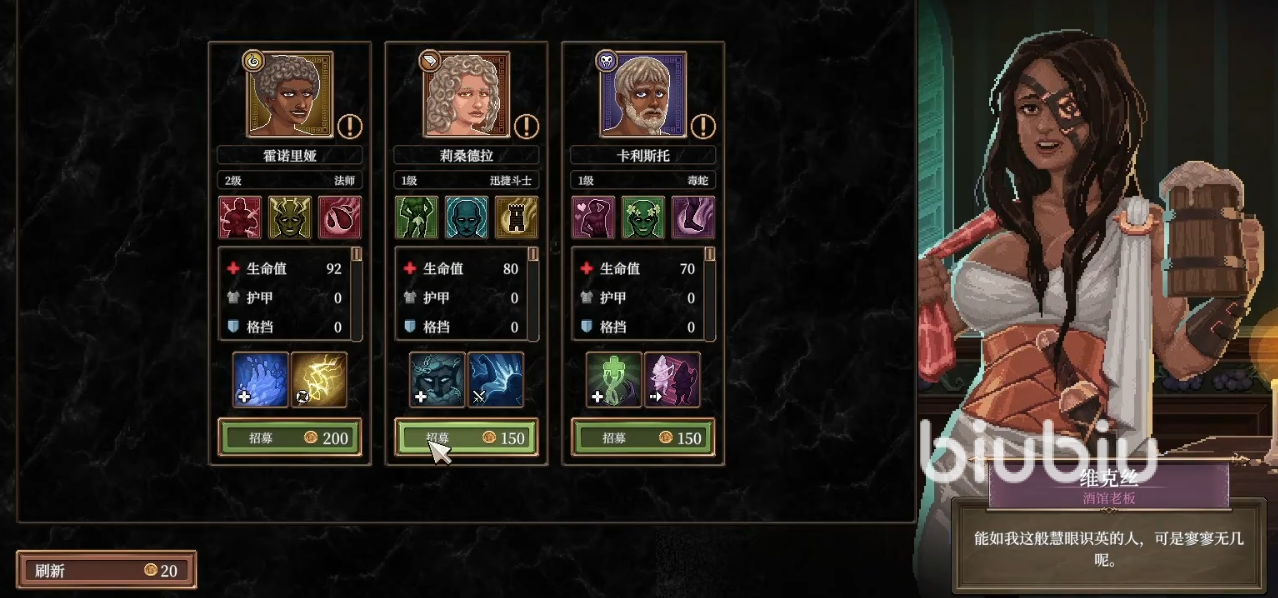Click the 刷新 refresh button
Screen dimensions: 1278x598
[x=106, y=570]
